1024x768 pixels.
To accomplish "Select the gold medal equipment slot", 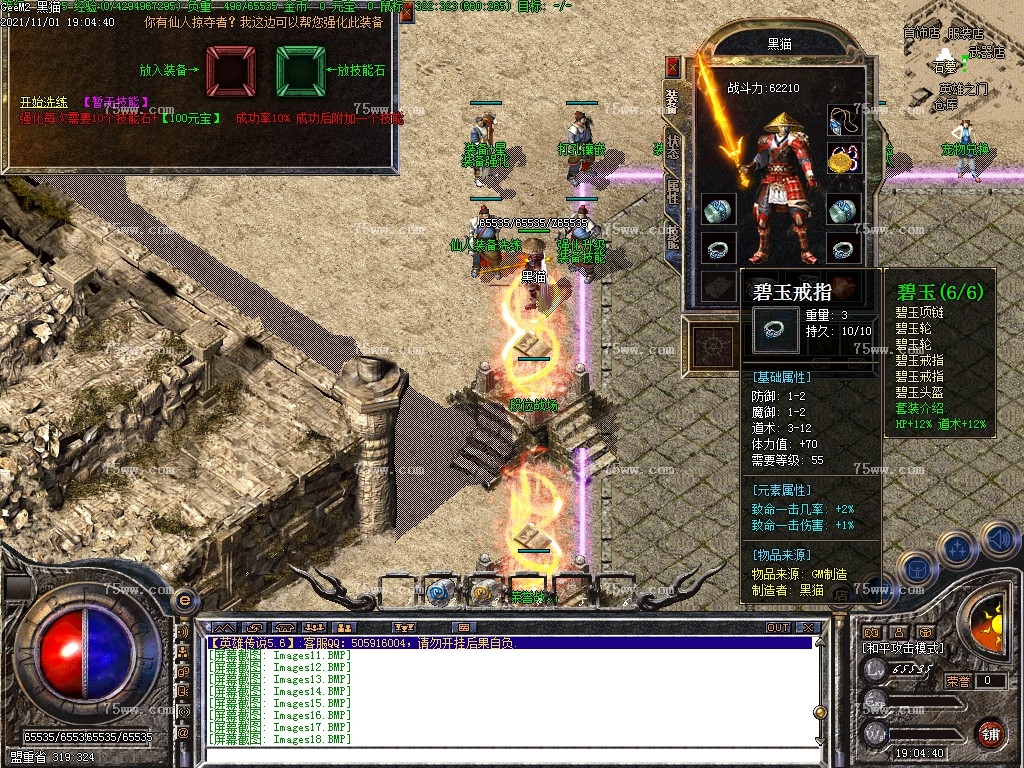I will pyautogui.click(x=843, y=159).
